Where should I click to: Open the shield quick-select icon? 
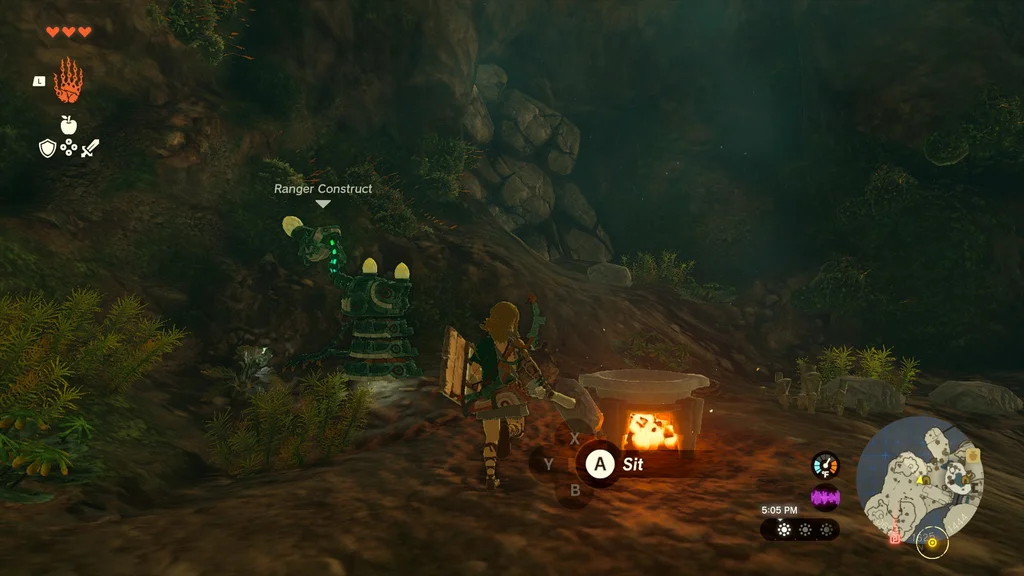pos(47,148)
